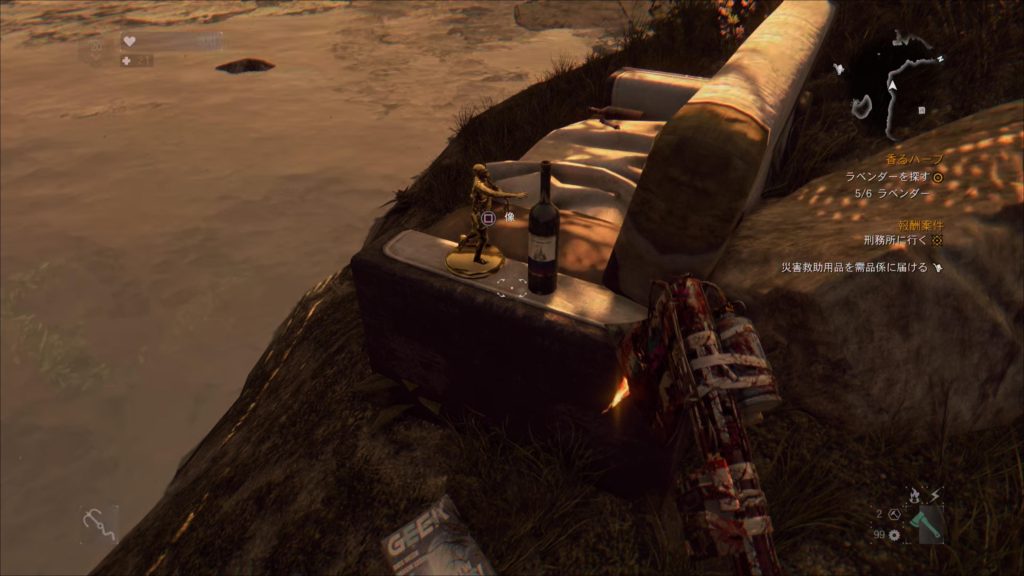Click the flame weapon effect icon

click(x=915, y=494)
